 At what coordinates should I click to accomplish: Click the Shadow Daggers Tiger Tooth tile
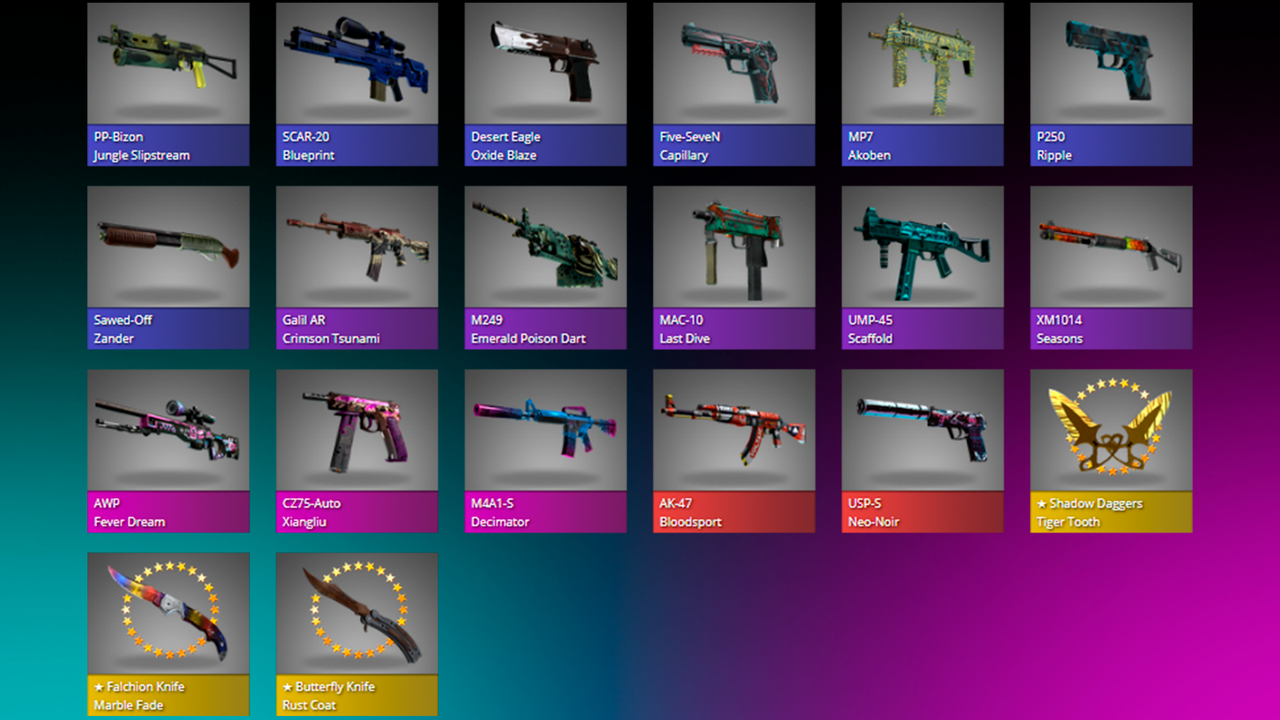[x=1111, y=450]
